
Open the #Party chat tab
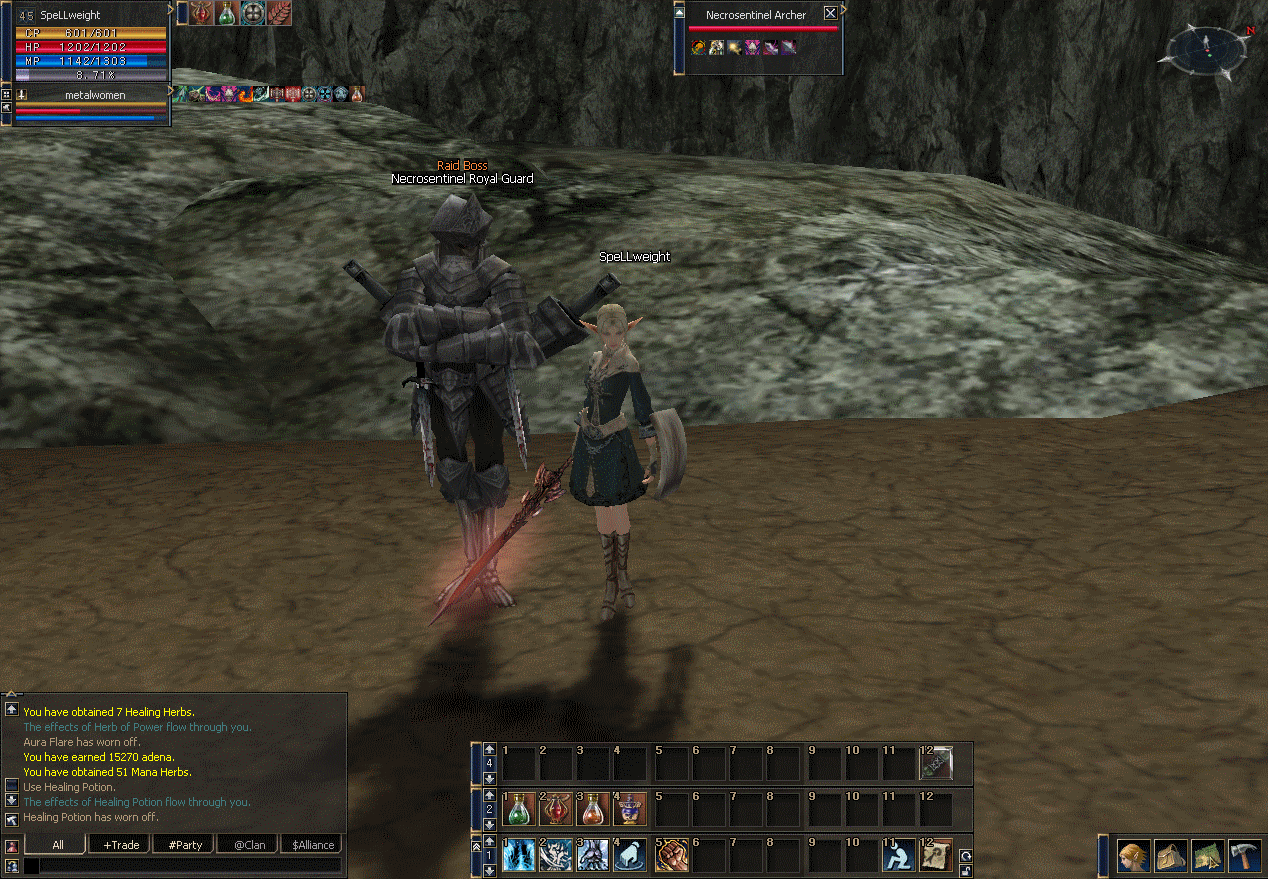(x=185, y=845)
